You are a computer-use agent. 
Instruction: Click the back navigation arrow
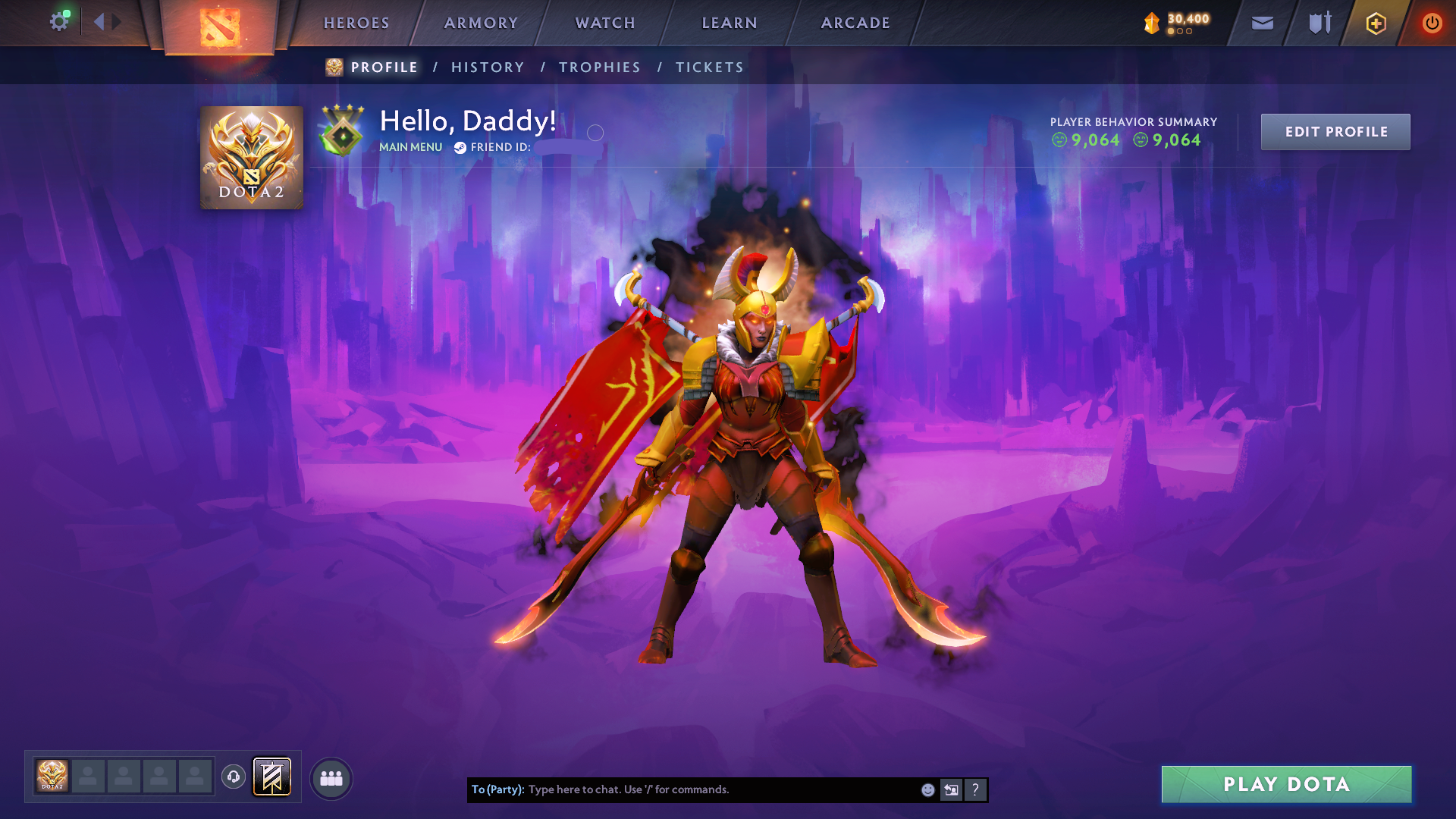point(99,22)
